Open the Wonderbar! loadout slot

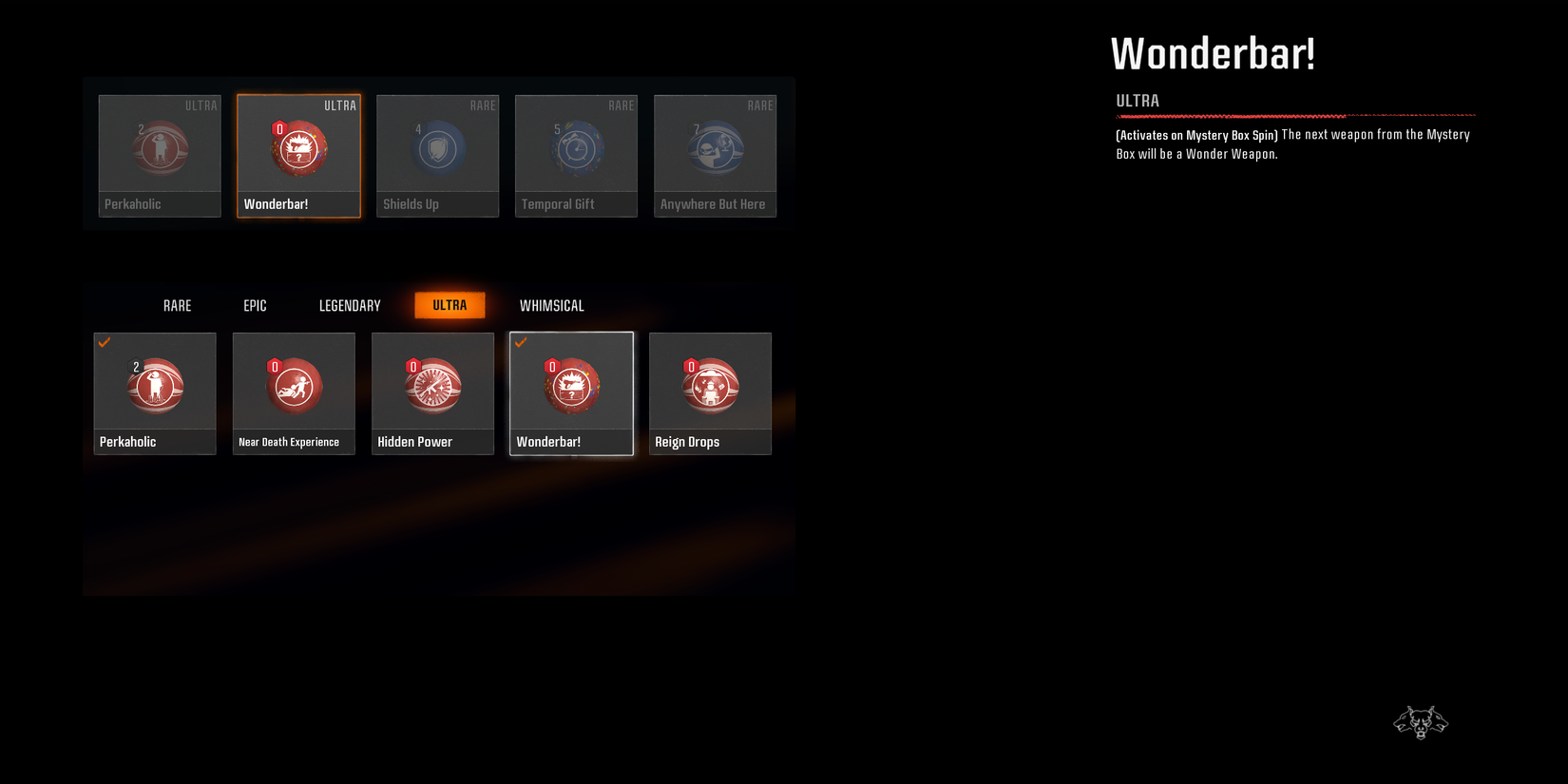(x=298, y=155)
